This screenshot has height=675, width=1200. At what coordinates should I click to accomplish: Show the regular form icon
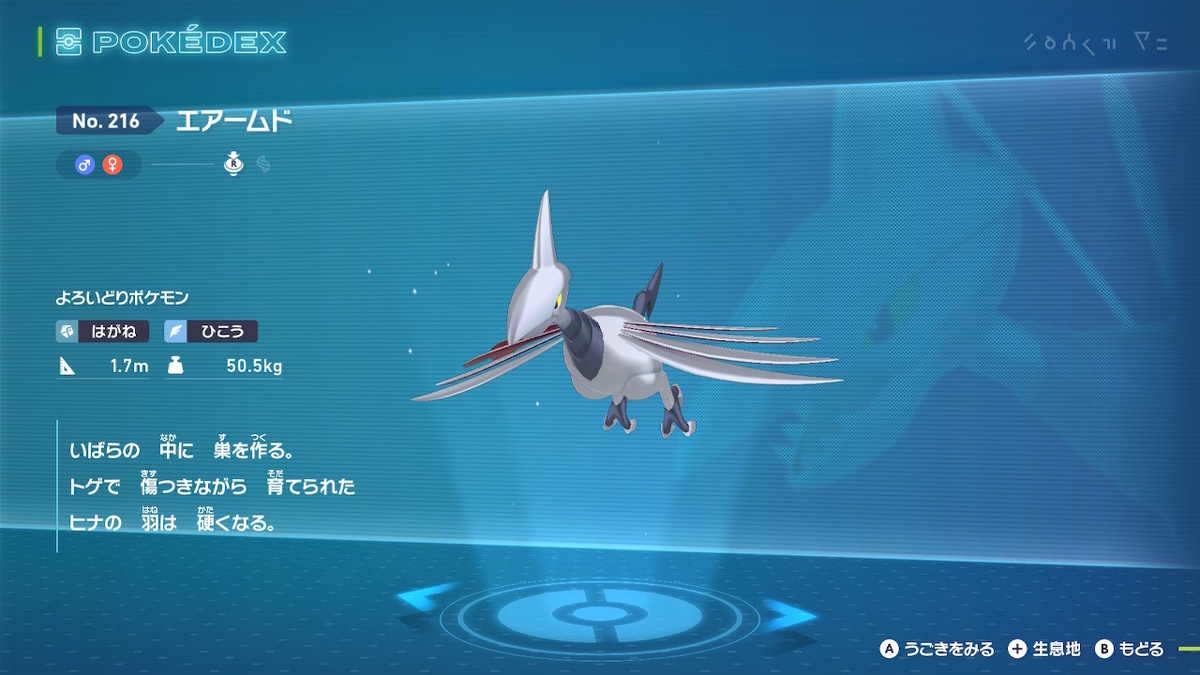[234, 165]
